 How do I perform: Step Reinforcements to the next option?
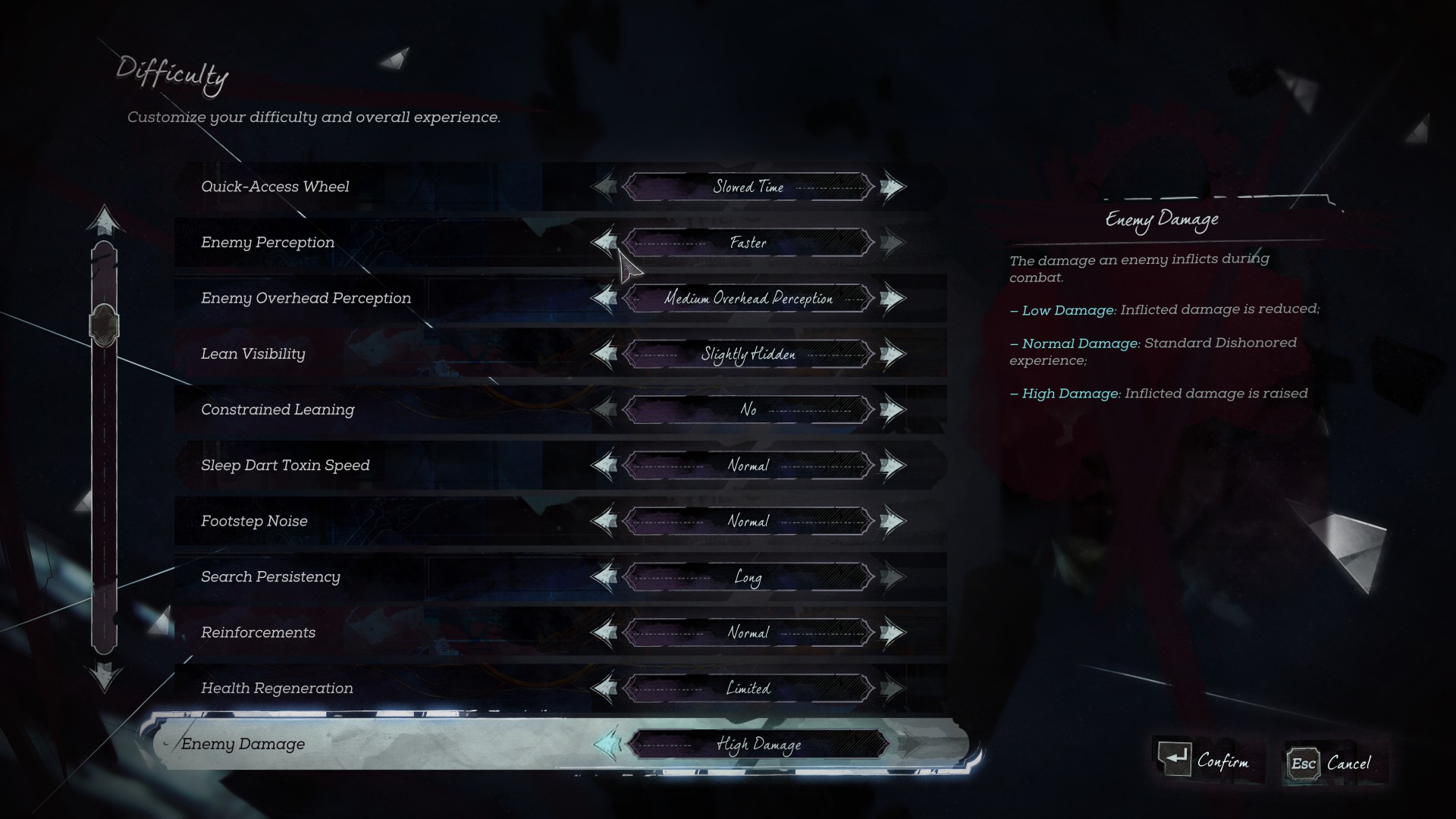[893, 632]
